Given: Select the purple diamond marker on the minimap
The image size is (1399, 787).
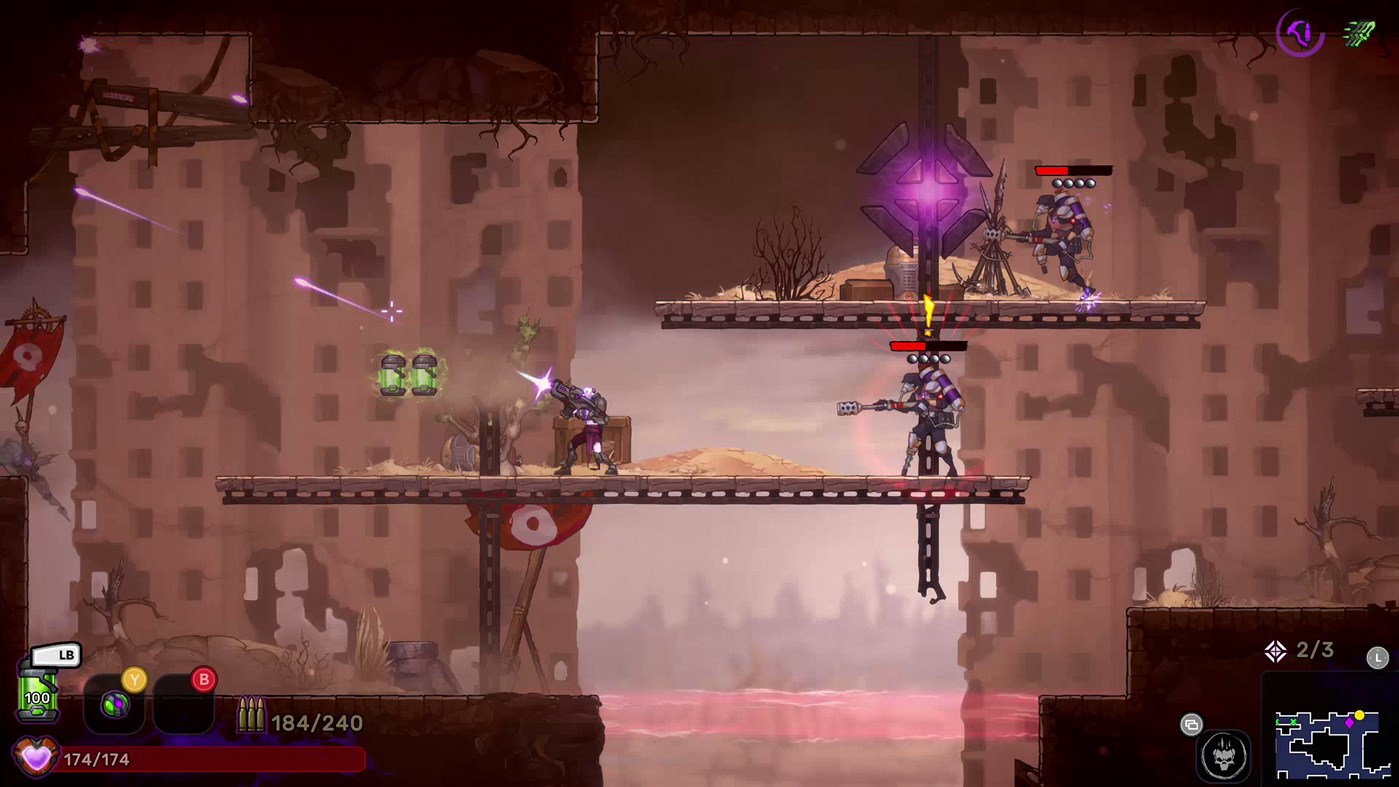Looking at the screenshot, I should [1349, 722].
